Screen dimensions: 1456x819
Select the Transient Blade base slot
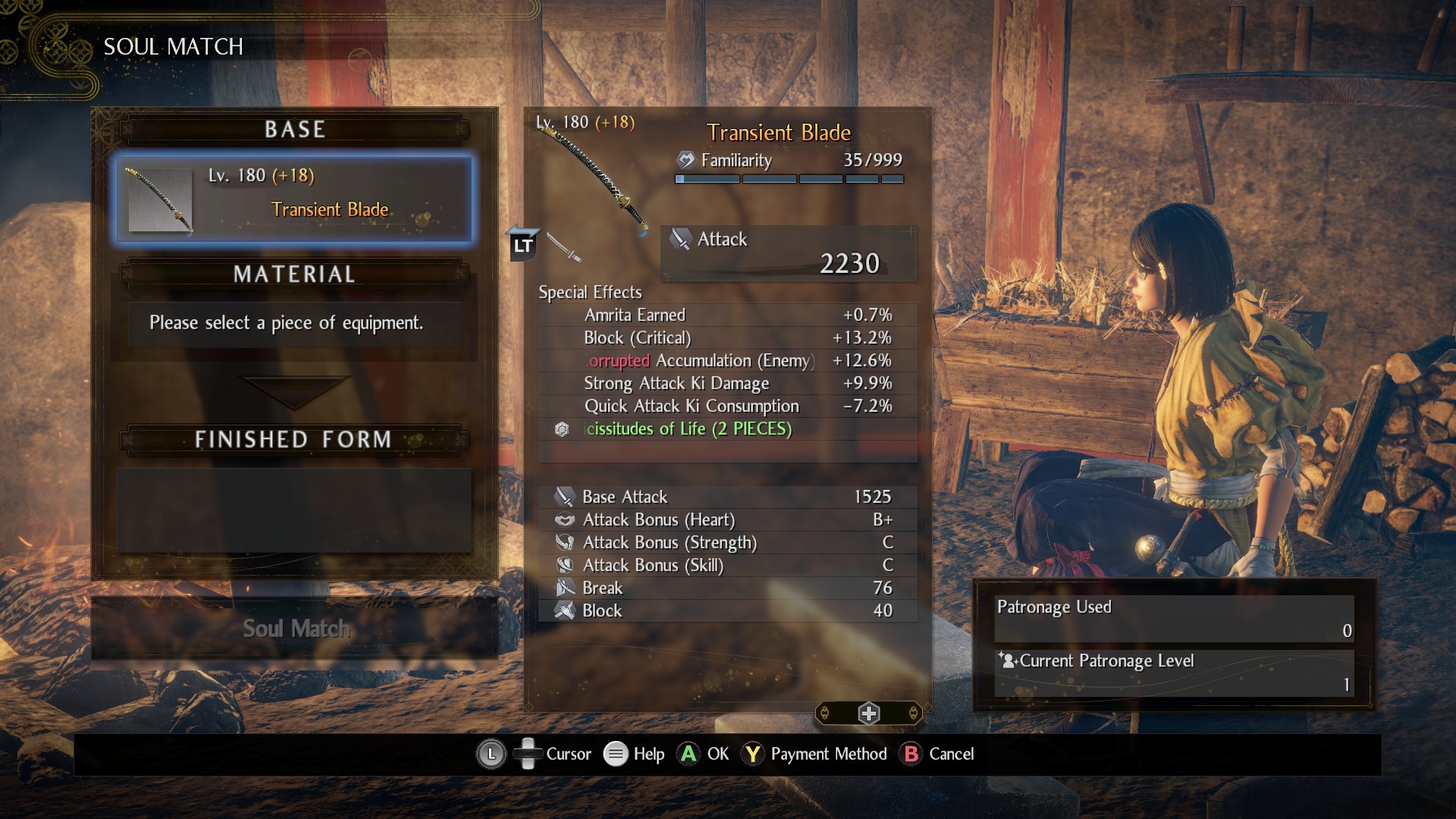[294, 199]
